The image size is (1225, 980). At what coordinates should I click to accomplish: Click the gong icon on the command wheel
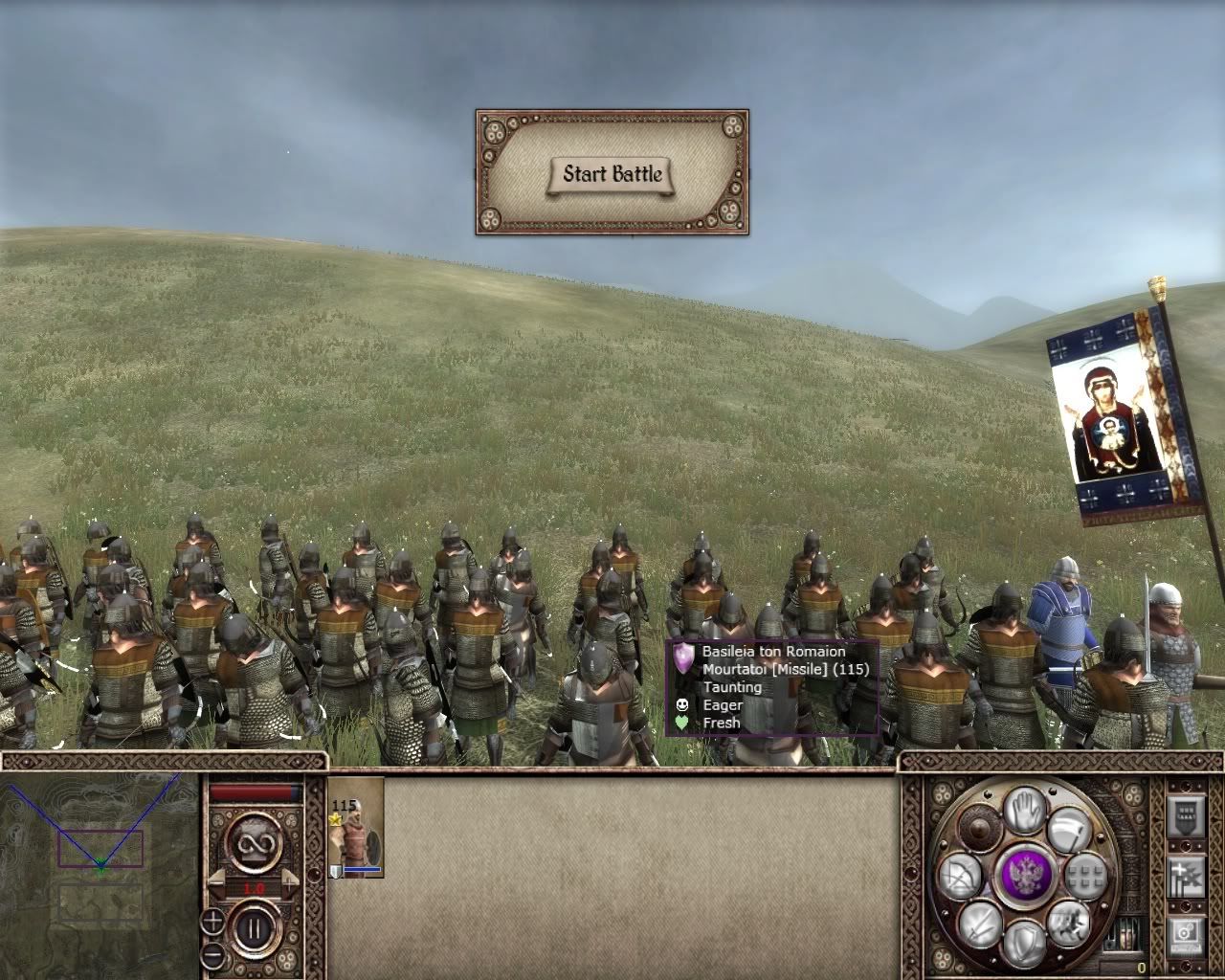[978, 828]
